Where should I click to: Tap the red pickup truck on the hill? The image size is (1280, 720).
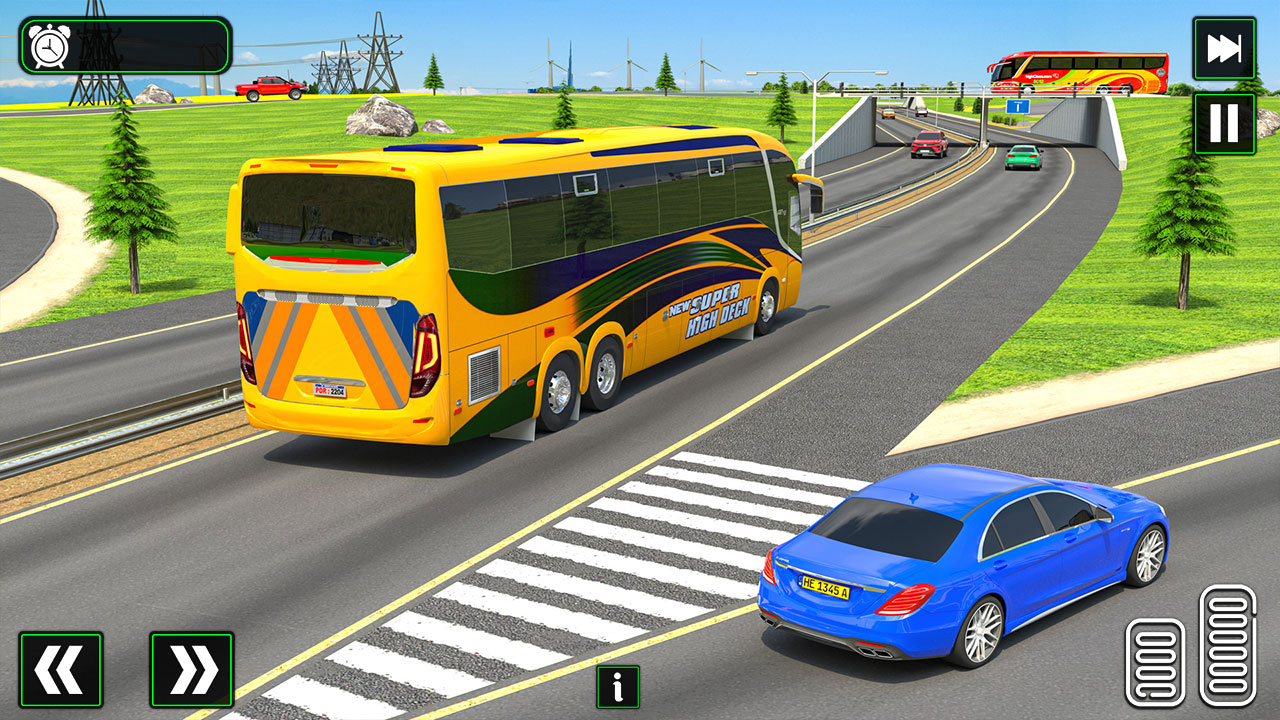point(272,87)
